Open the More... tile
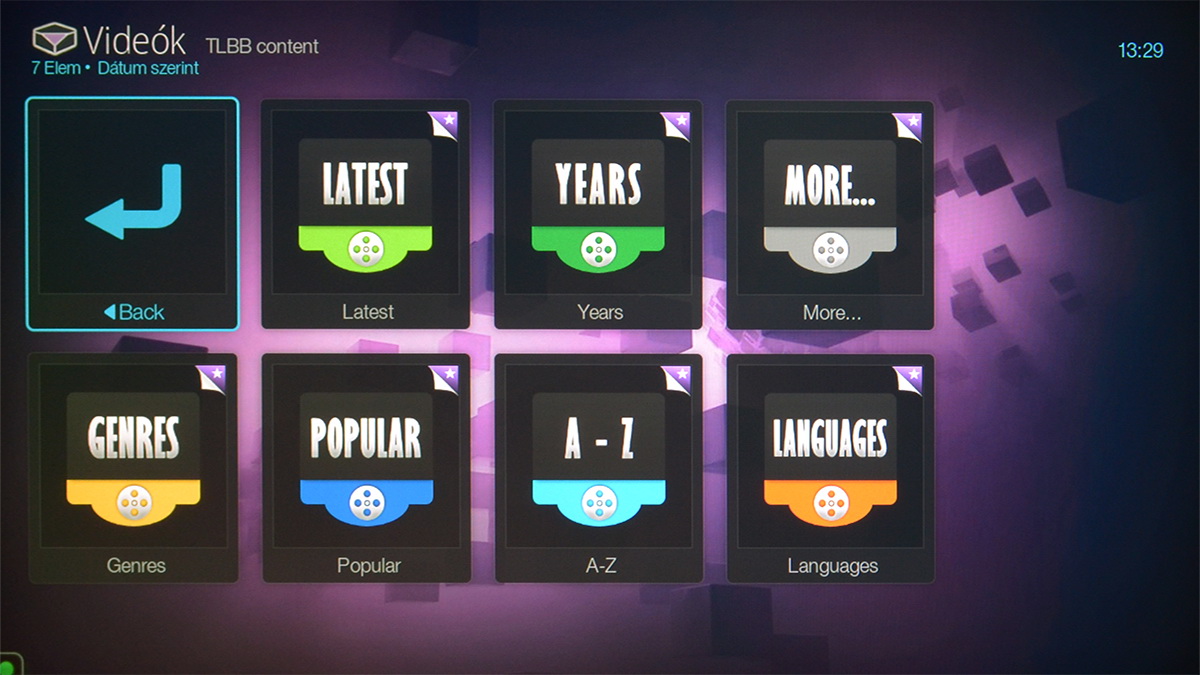 (x=830, y=213)
